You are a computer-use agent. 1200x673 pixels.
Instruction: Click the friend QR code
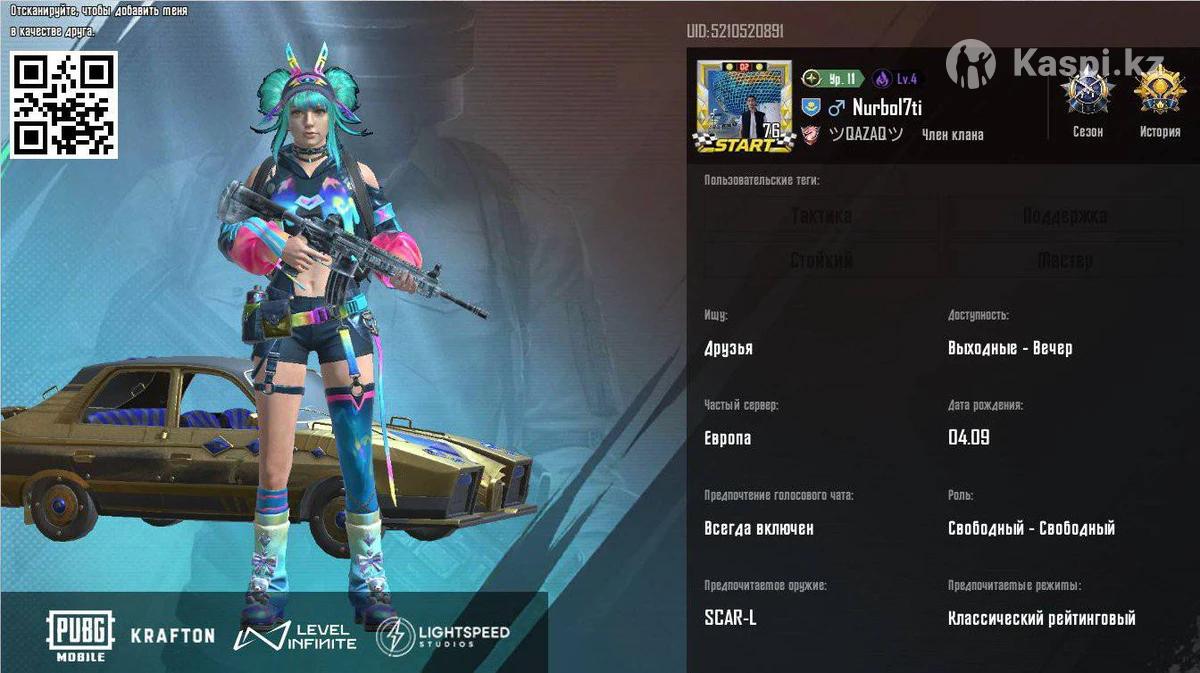point(65,105)
